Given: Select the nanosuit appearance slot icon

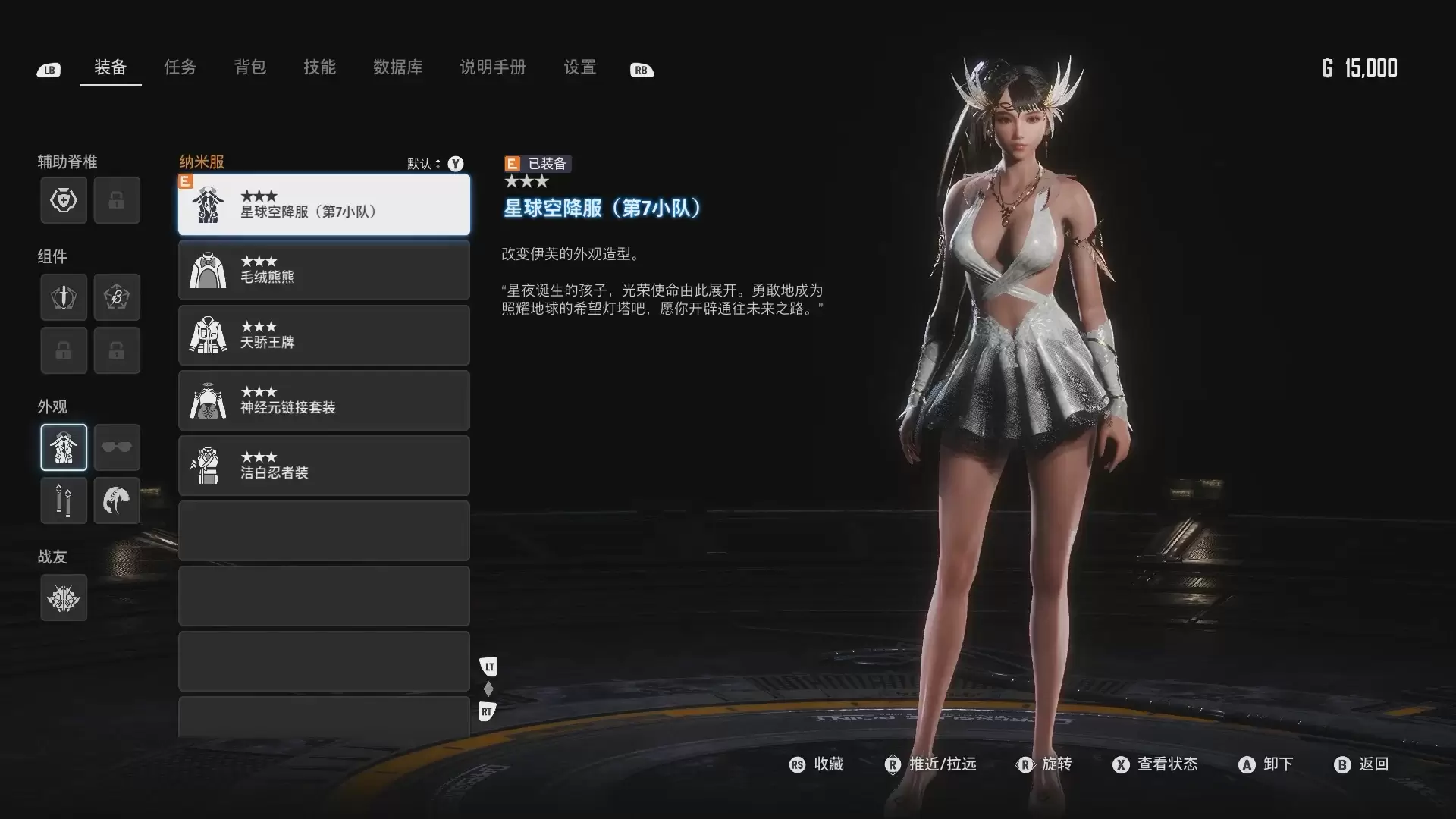Looking at the screenshot, I should 63,447.
